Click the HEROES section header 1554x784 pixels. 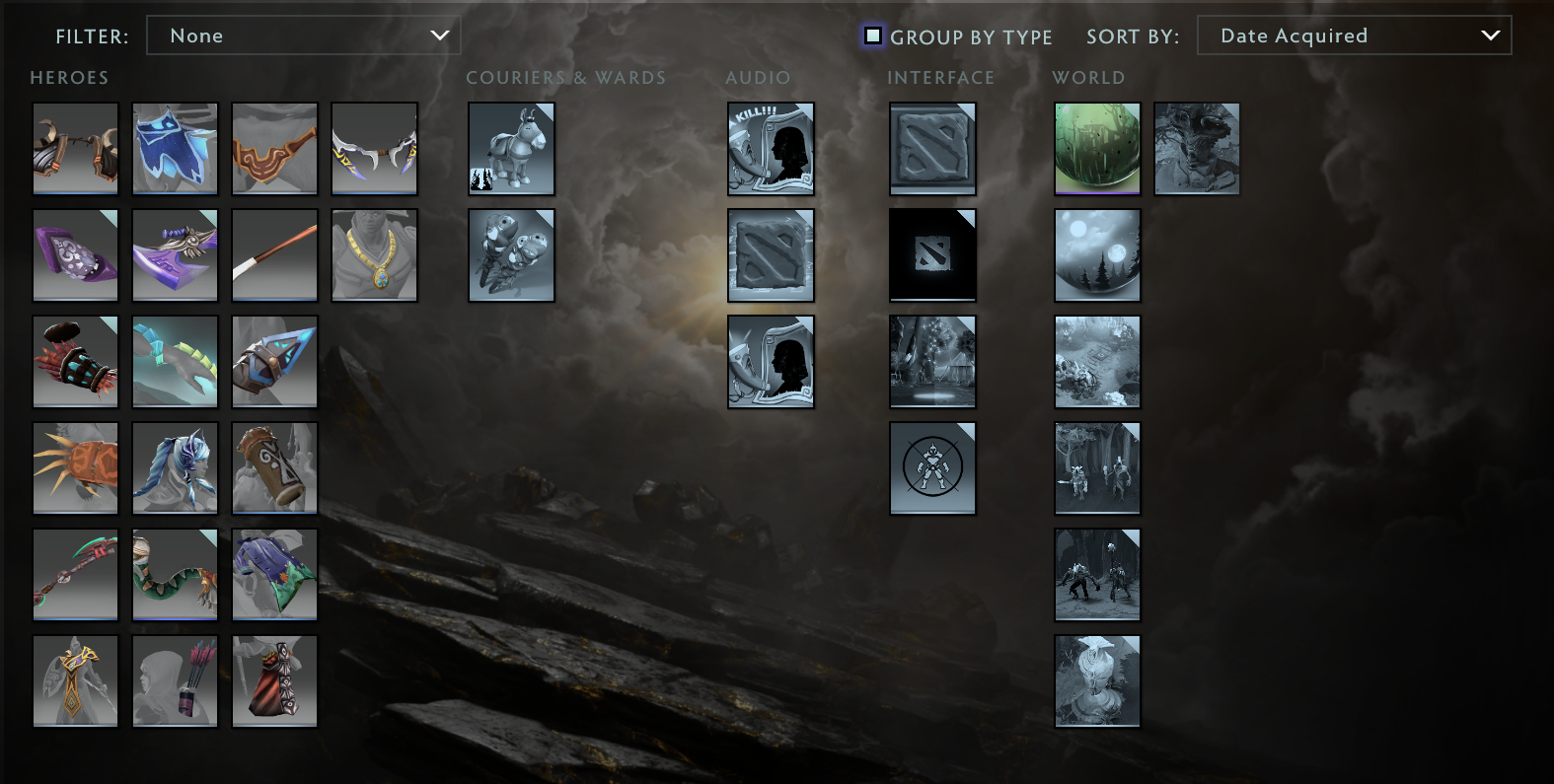tap(69, 77)
